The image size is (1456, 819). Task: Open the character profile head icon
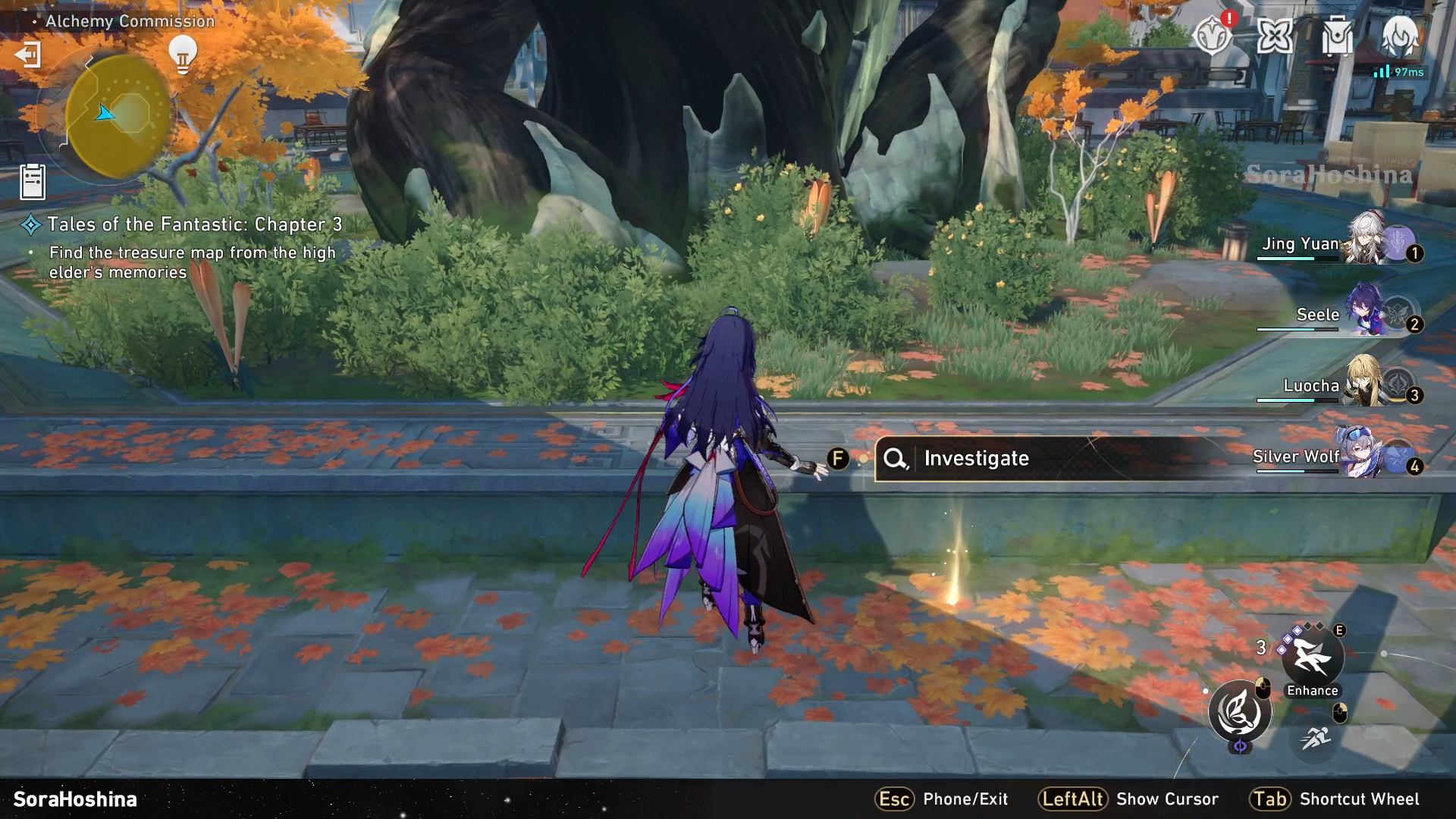(1399, 34)
